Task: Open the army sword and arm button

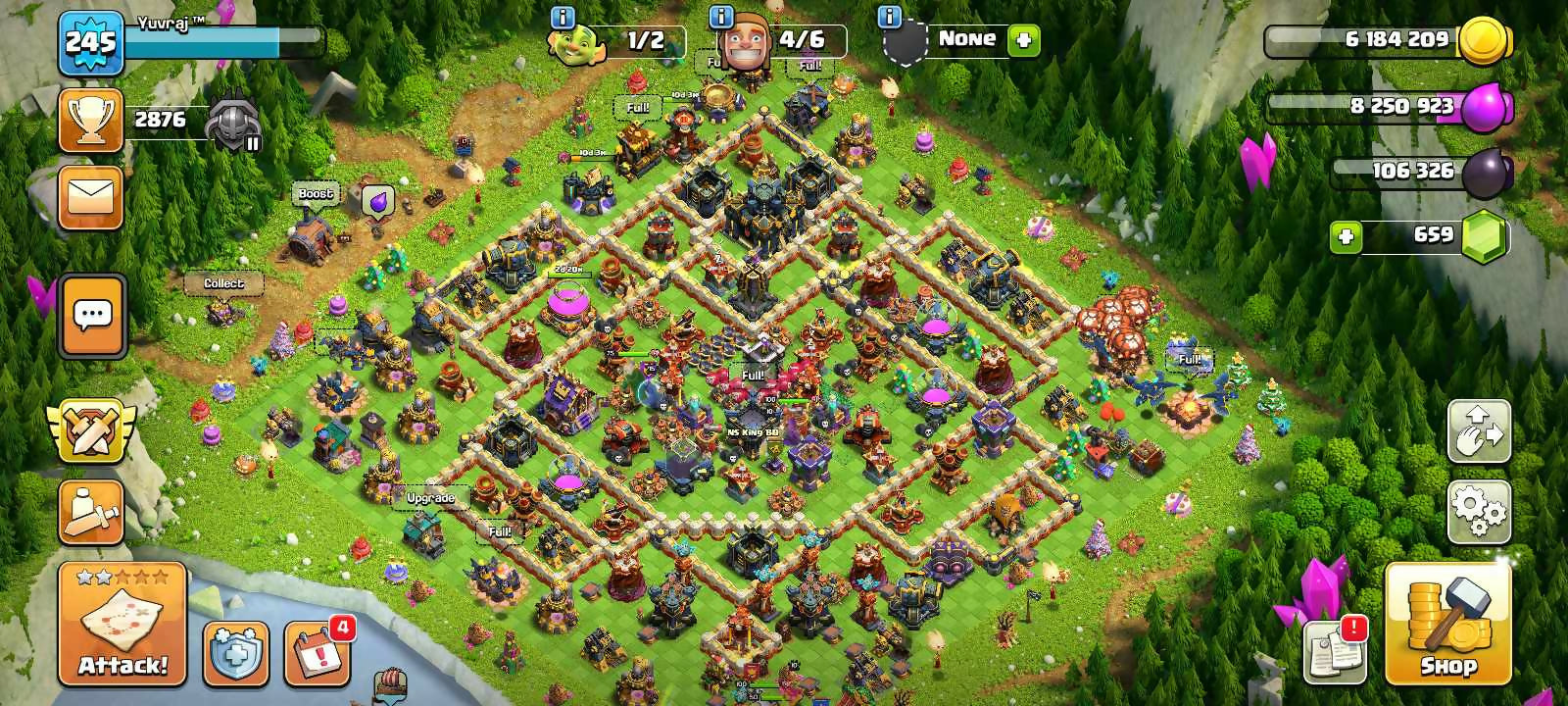Action: (91, 511)
